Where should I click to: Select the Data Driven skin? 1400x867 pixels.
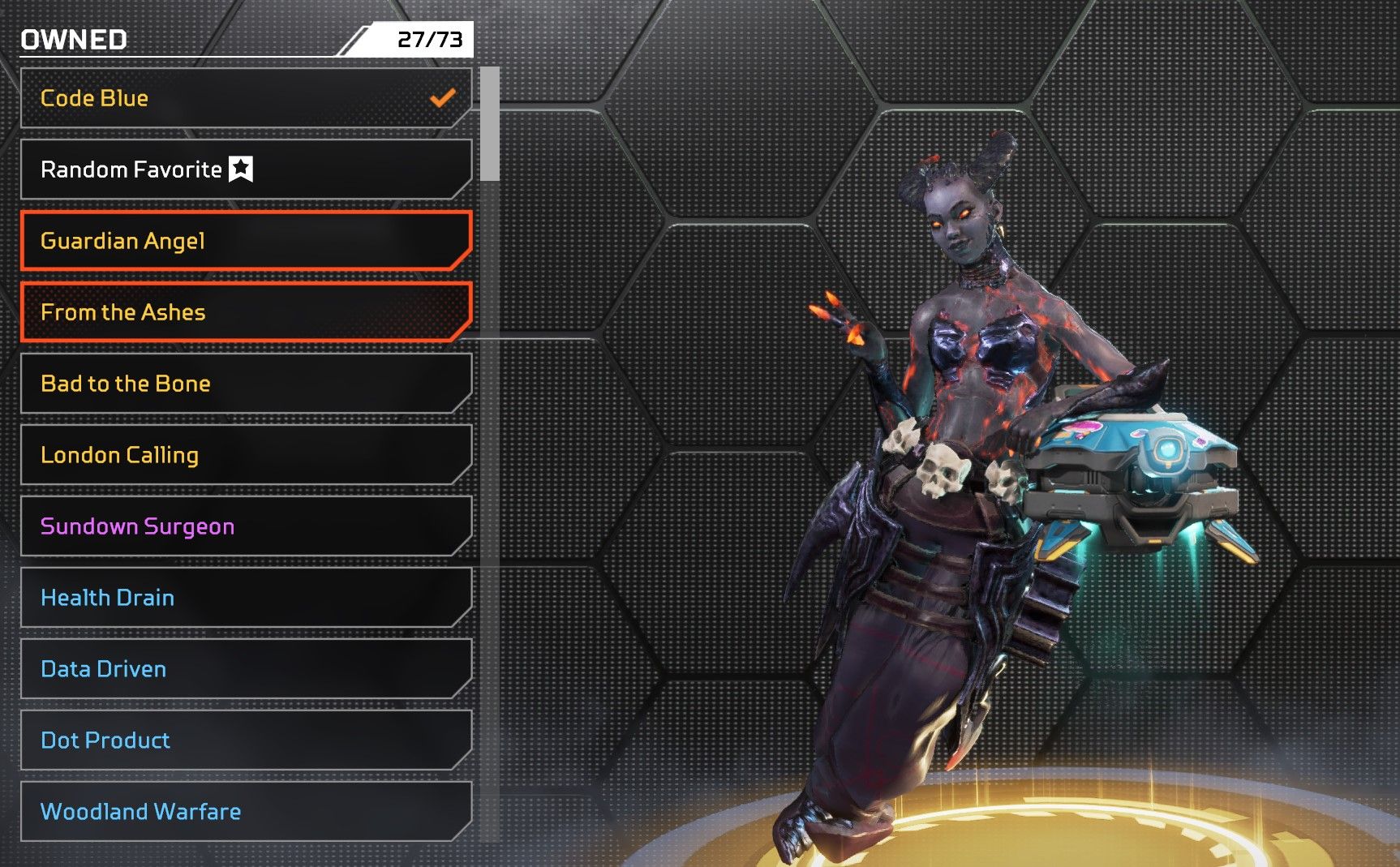[x=245, y=669]
